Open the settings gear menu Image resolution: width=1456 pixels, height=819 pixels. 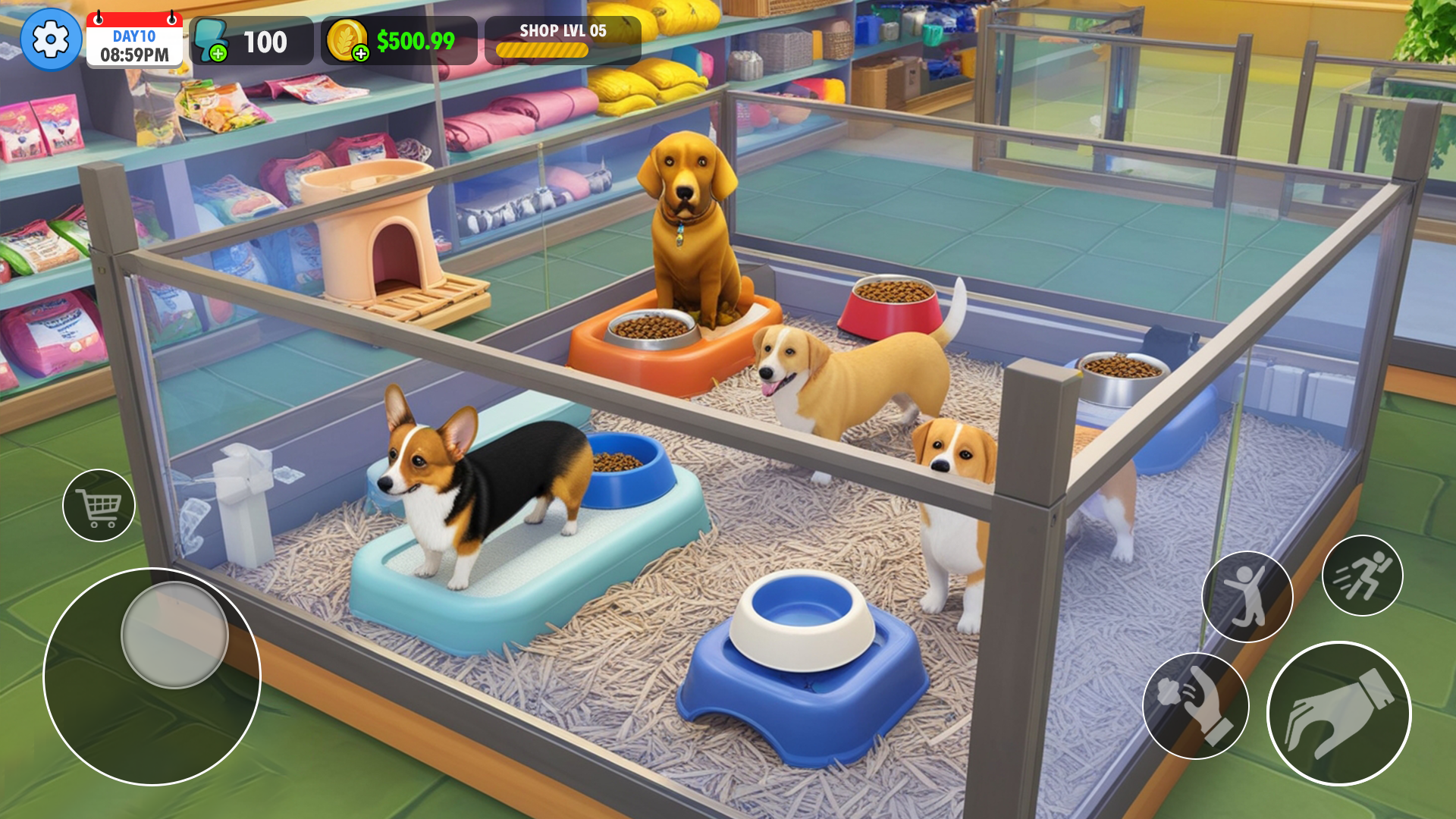coord(51,39)
